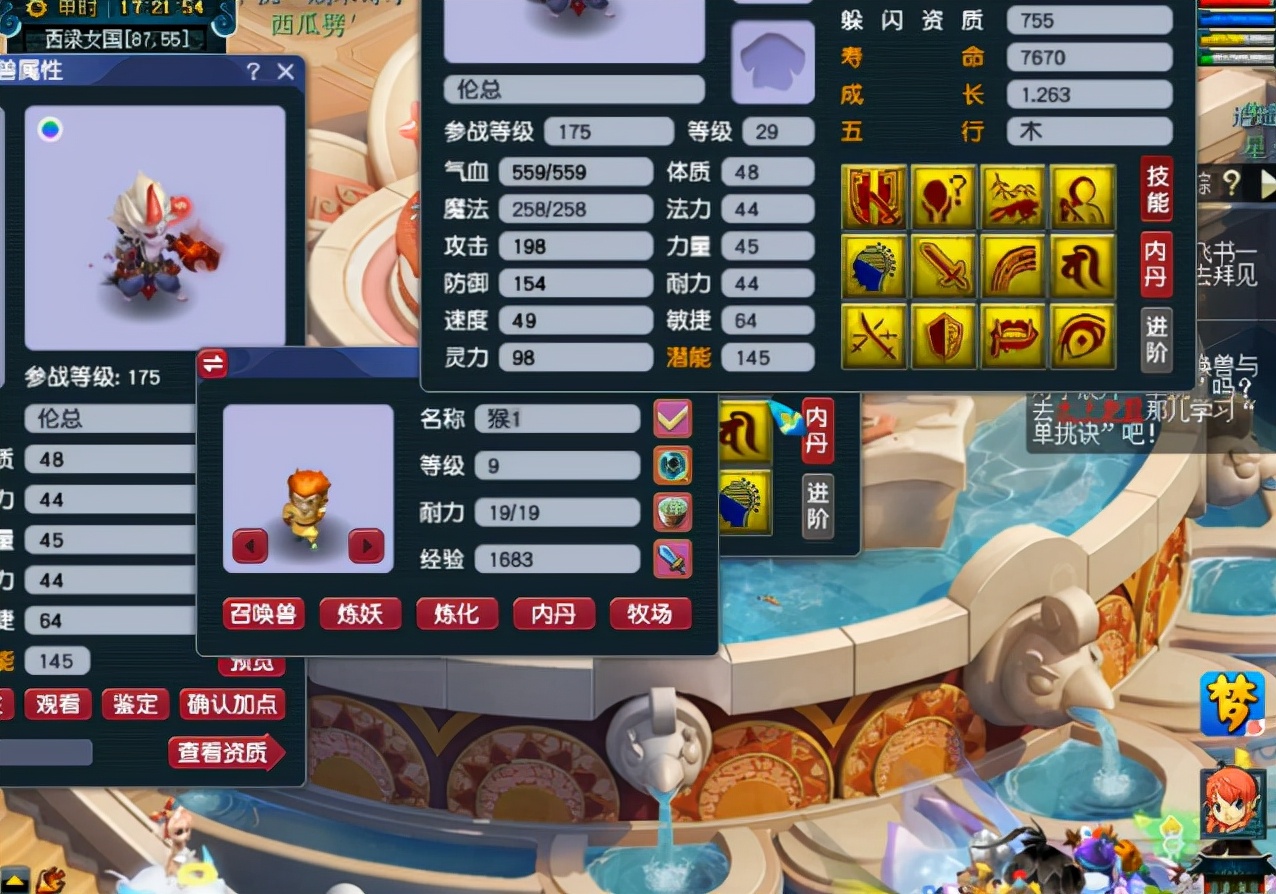The height and width of the screenshot is (894, 1276).
Task: Click the 观看 button
Action: [x=58, y=704]
